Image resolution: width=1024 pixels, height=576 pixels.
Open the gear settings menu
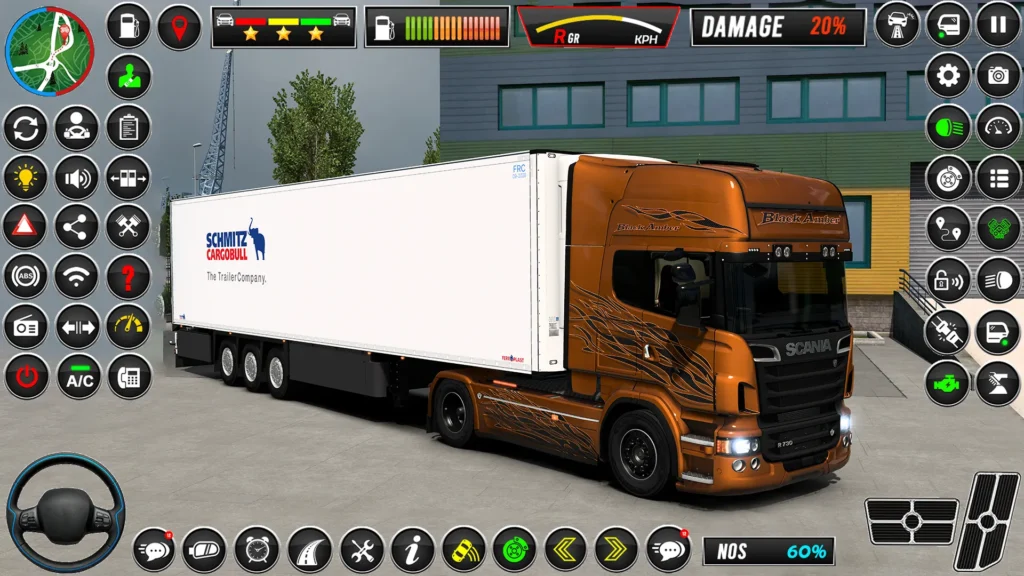point(947,75)
